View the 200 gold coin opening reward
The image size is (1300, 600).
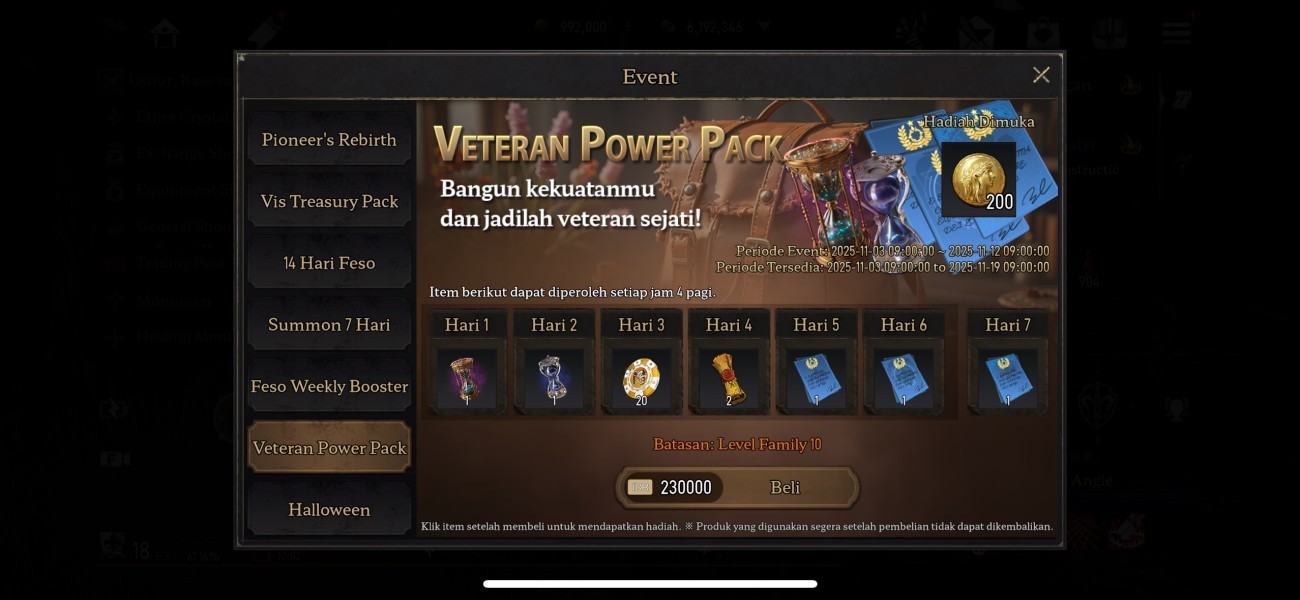978,180
